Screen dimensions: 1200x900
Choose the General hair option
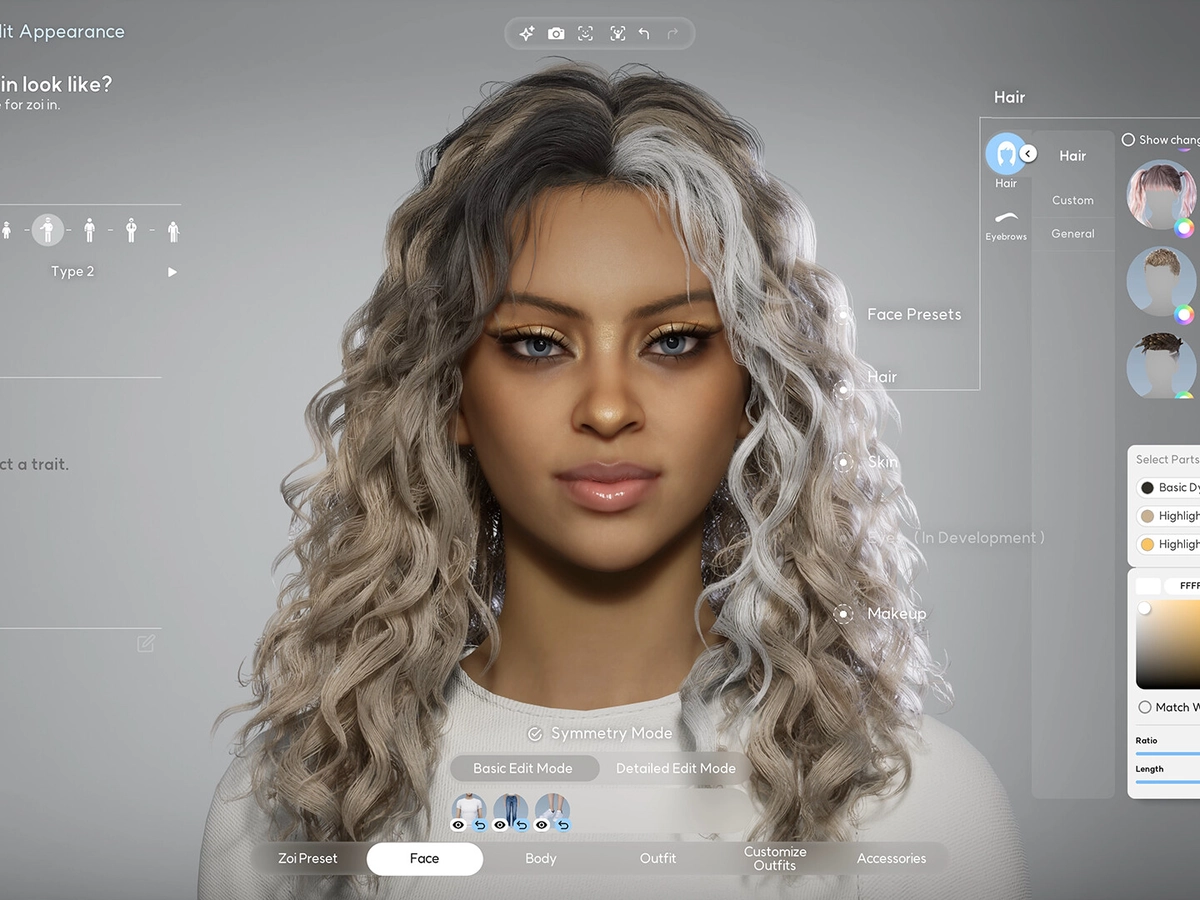[x=1073, y=234]
